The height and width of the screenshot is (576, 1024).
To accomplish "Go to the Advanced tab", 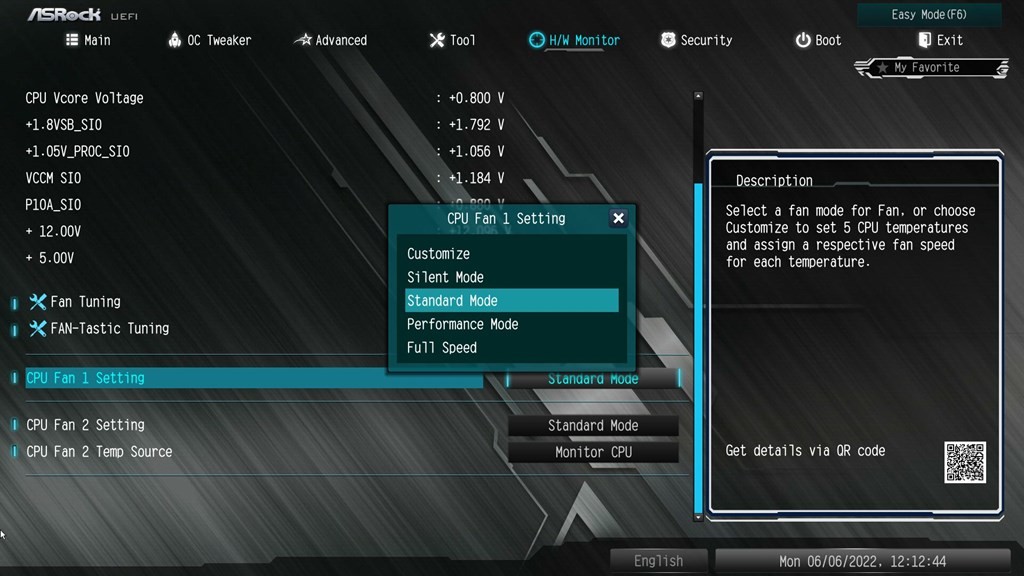I will [x=331, y=40].
